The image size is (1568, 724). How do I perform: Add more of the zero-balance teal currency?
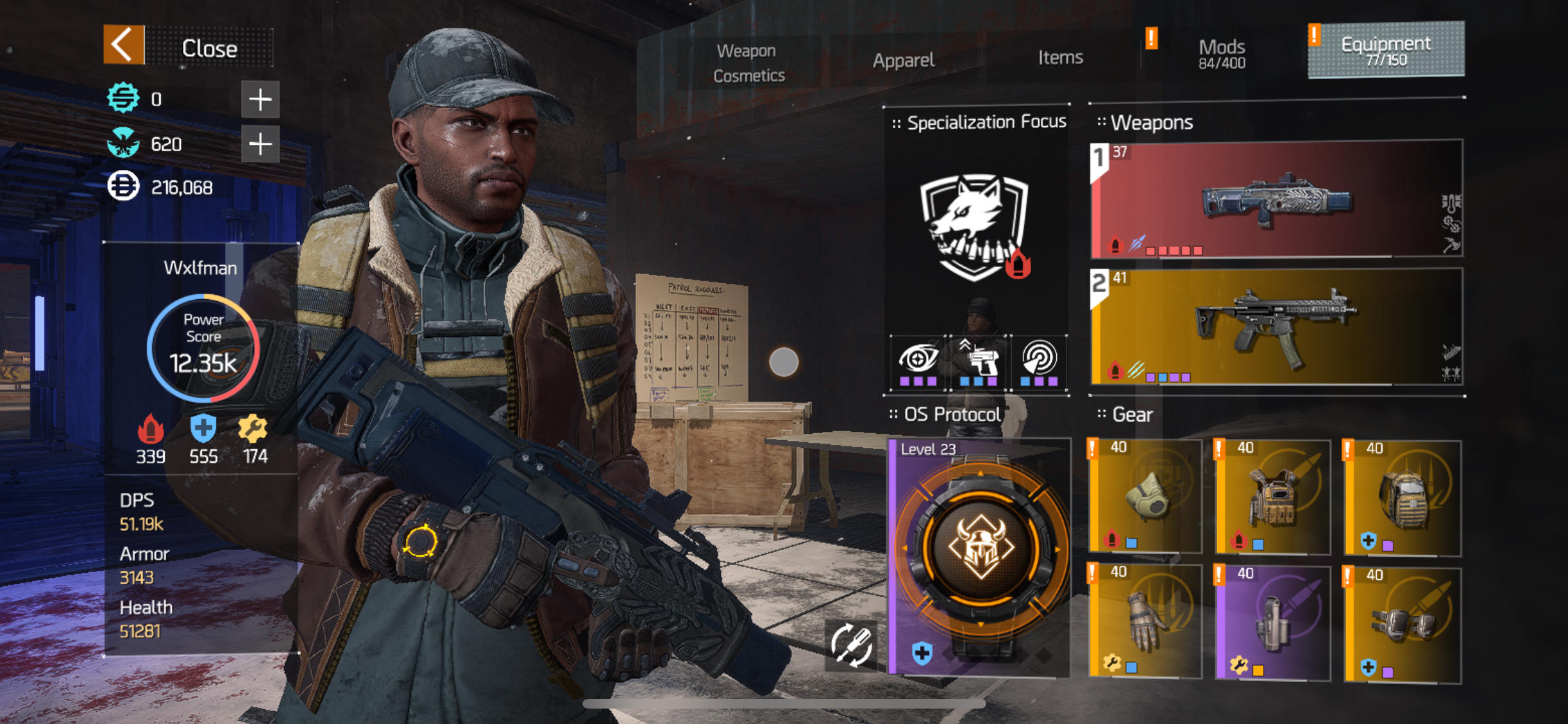pyautogui.click(x=260, y=100)
